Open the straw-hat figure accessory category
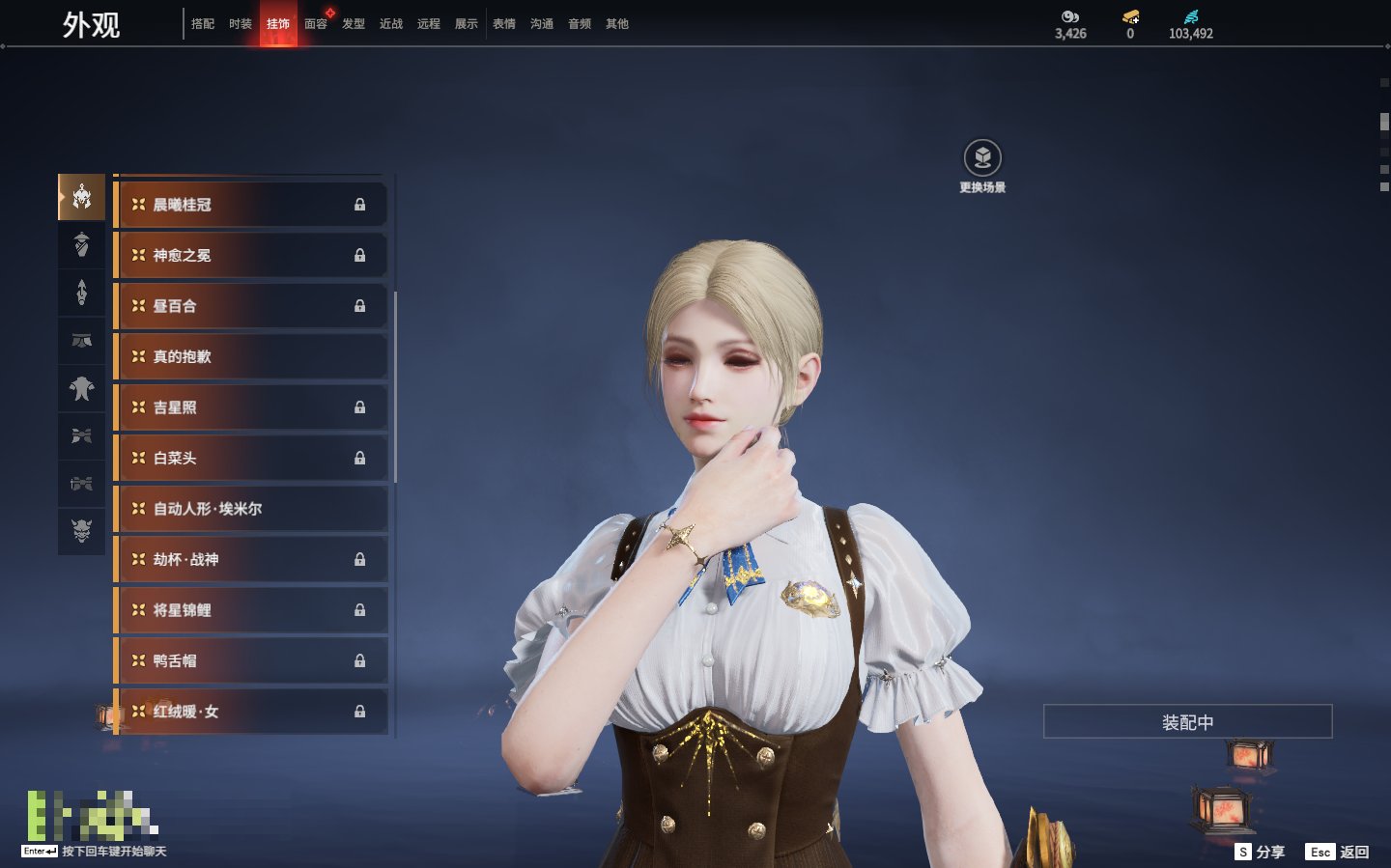 coord(82,245)
